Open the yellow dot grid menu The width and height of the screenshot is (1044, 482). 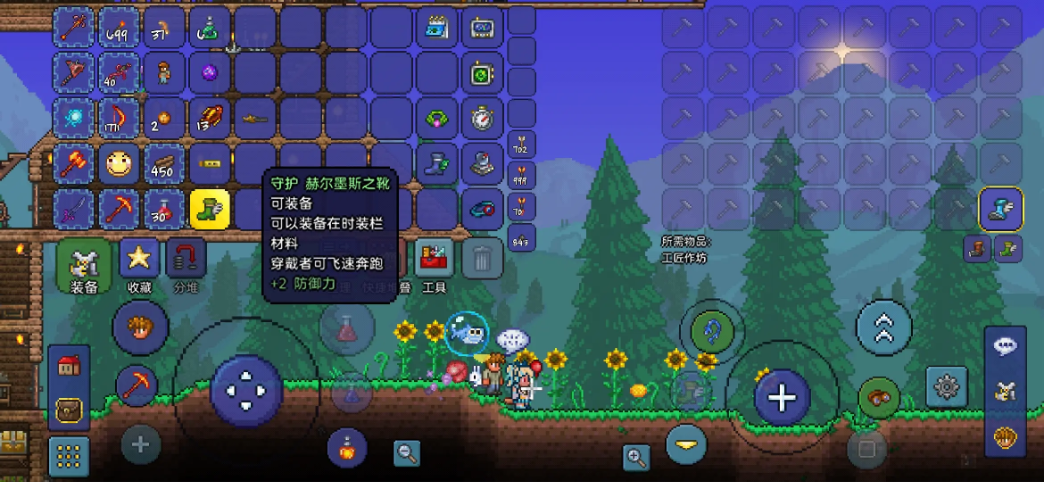(69, 456)
